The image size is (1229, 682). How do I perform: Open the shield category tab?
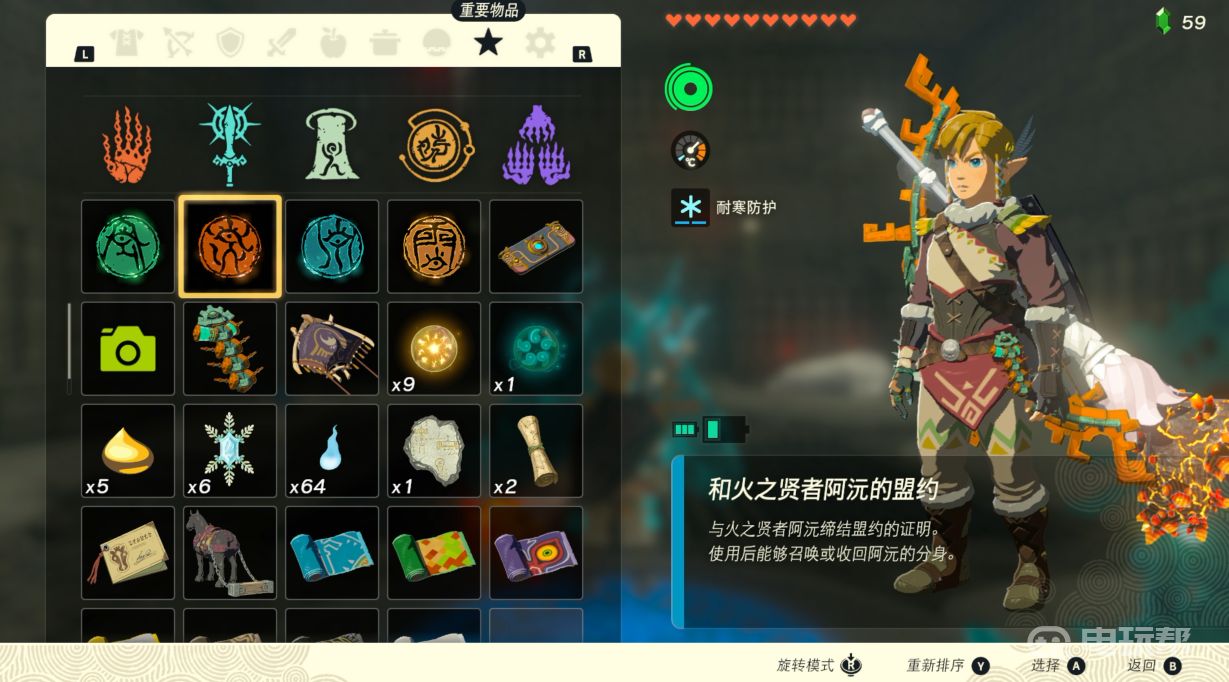pos(230,42)
